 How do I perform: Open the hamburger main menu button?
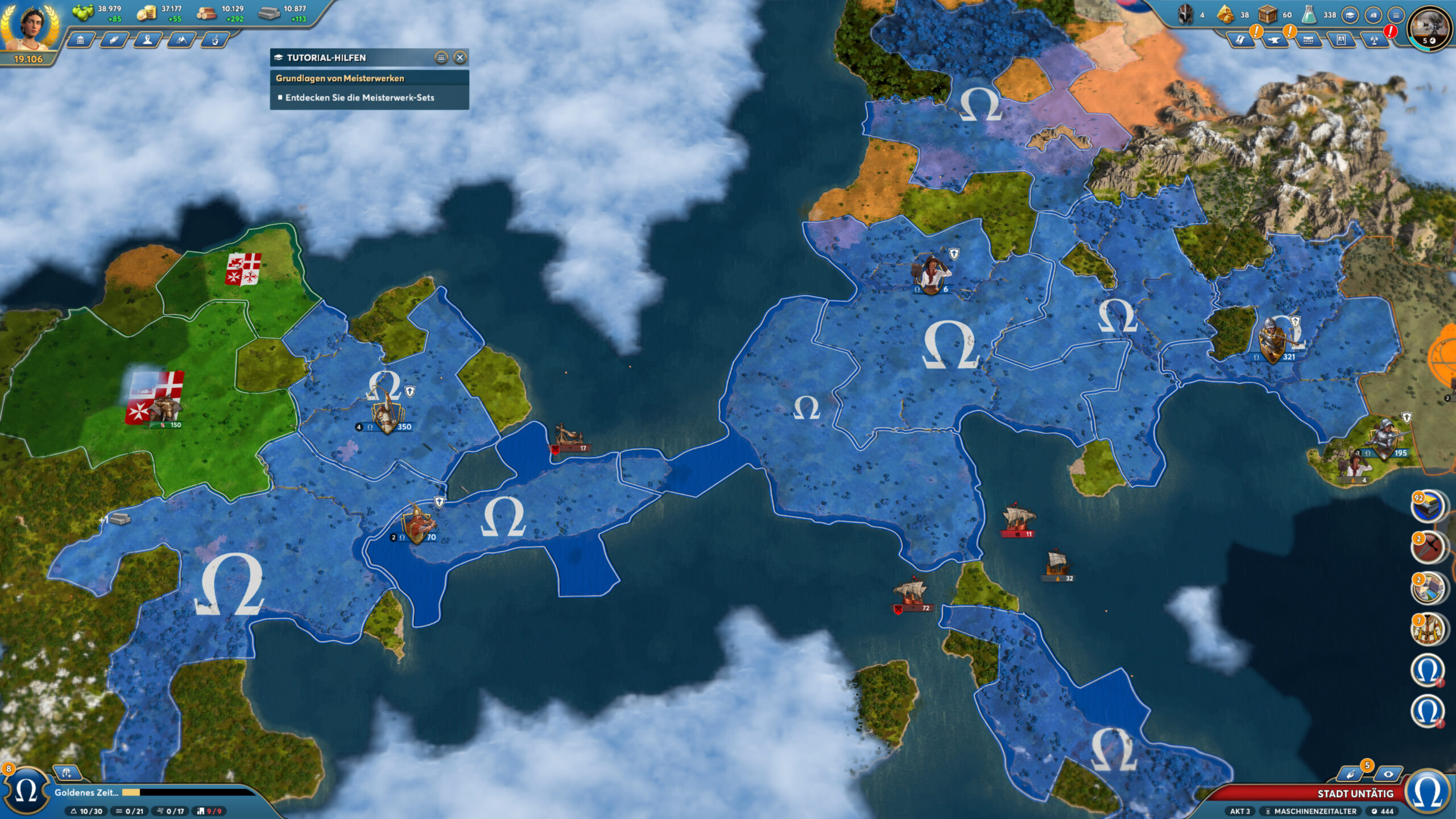tap(1396, 15)
